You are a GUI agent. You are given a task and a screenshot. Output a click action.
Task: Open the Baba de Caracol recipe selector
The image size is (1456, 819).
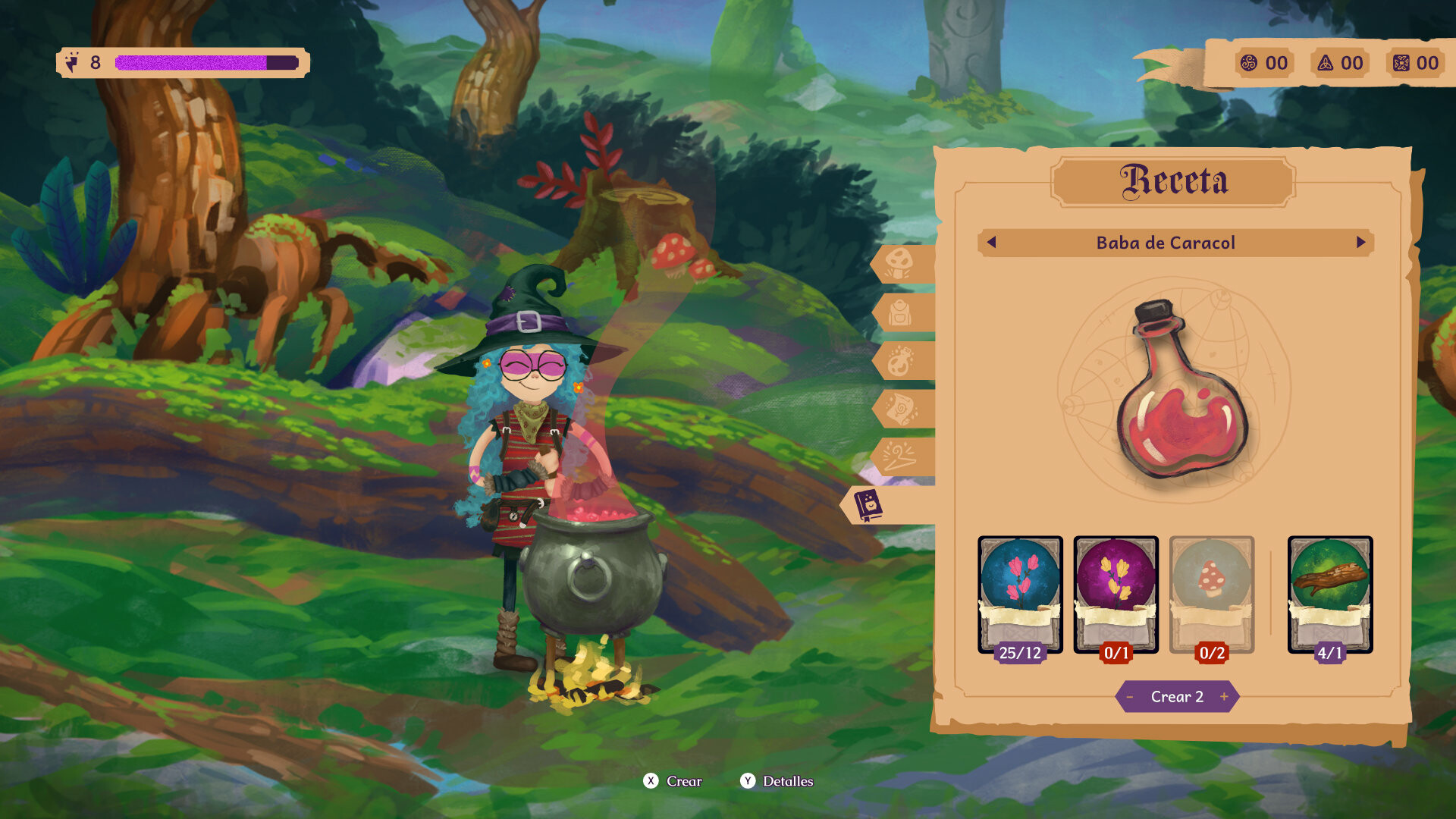[x=1176, y=243]
